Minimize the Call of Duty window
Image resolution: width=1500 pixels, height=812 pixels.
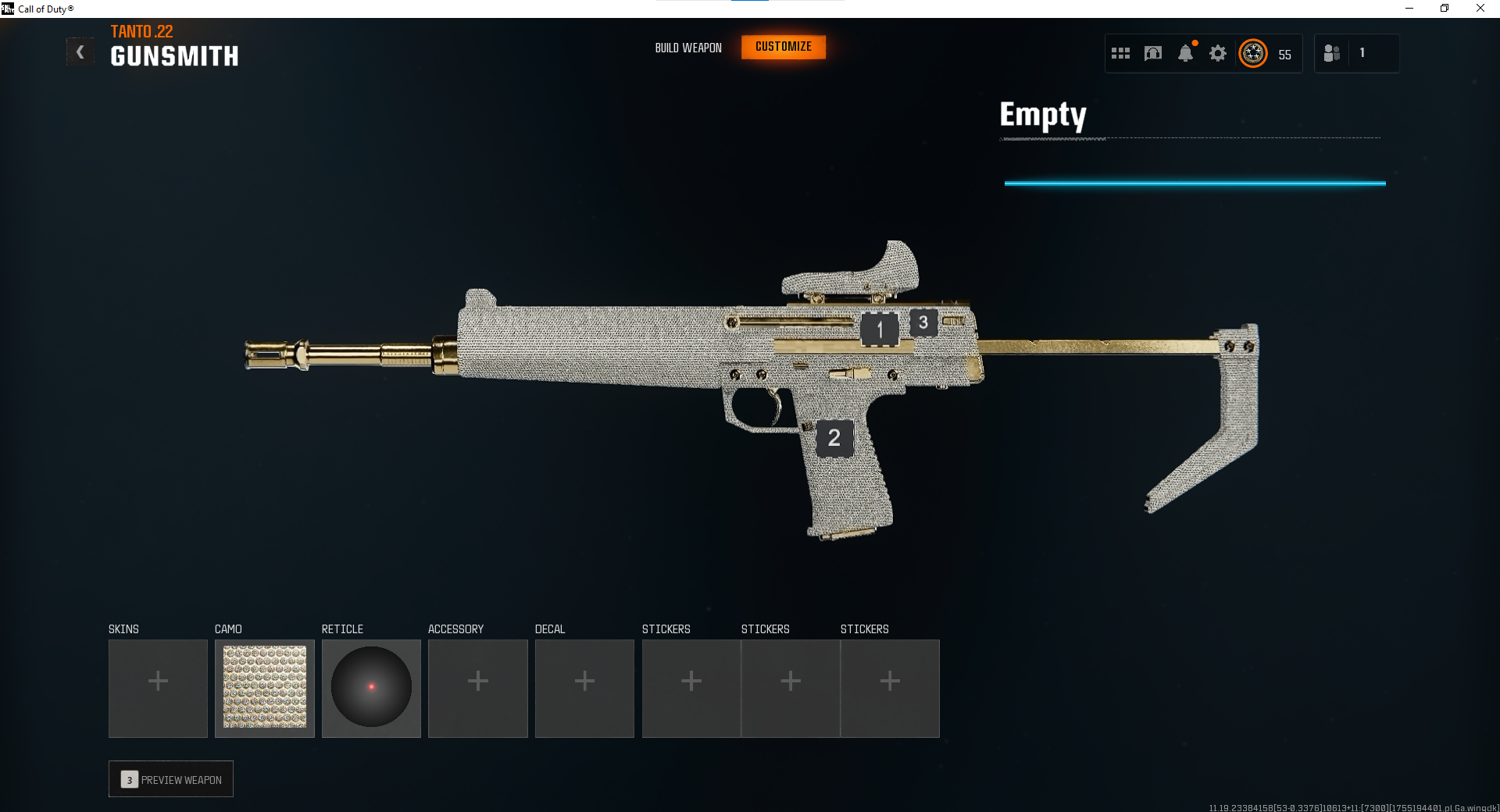coord(1409,9)
